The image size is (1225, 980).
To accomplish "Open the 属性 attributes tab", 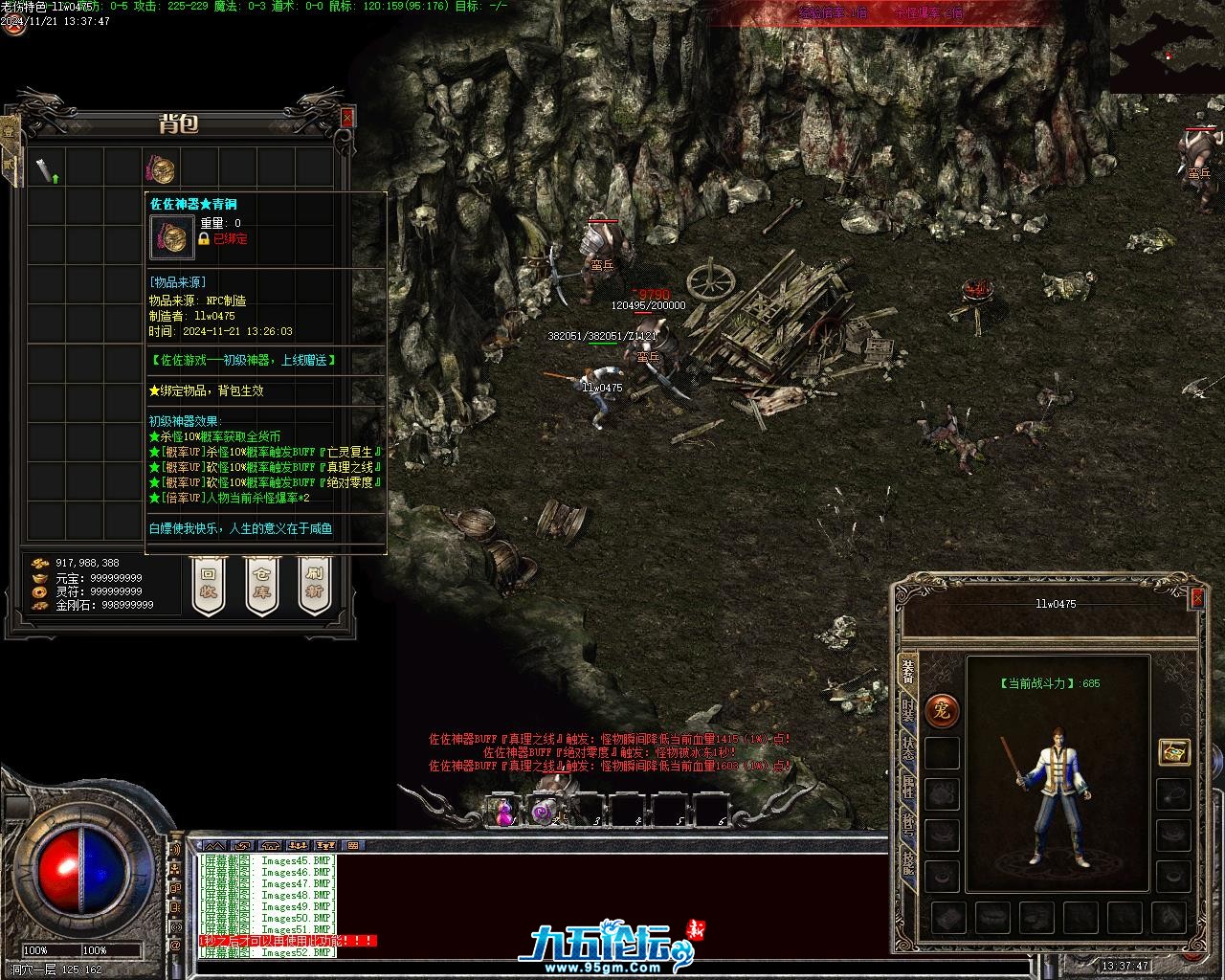I will click(907, 788).
